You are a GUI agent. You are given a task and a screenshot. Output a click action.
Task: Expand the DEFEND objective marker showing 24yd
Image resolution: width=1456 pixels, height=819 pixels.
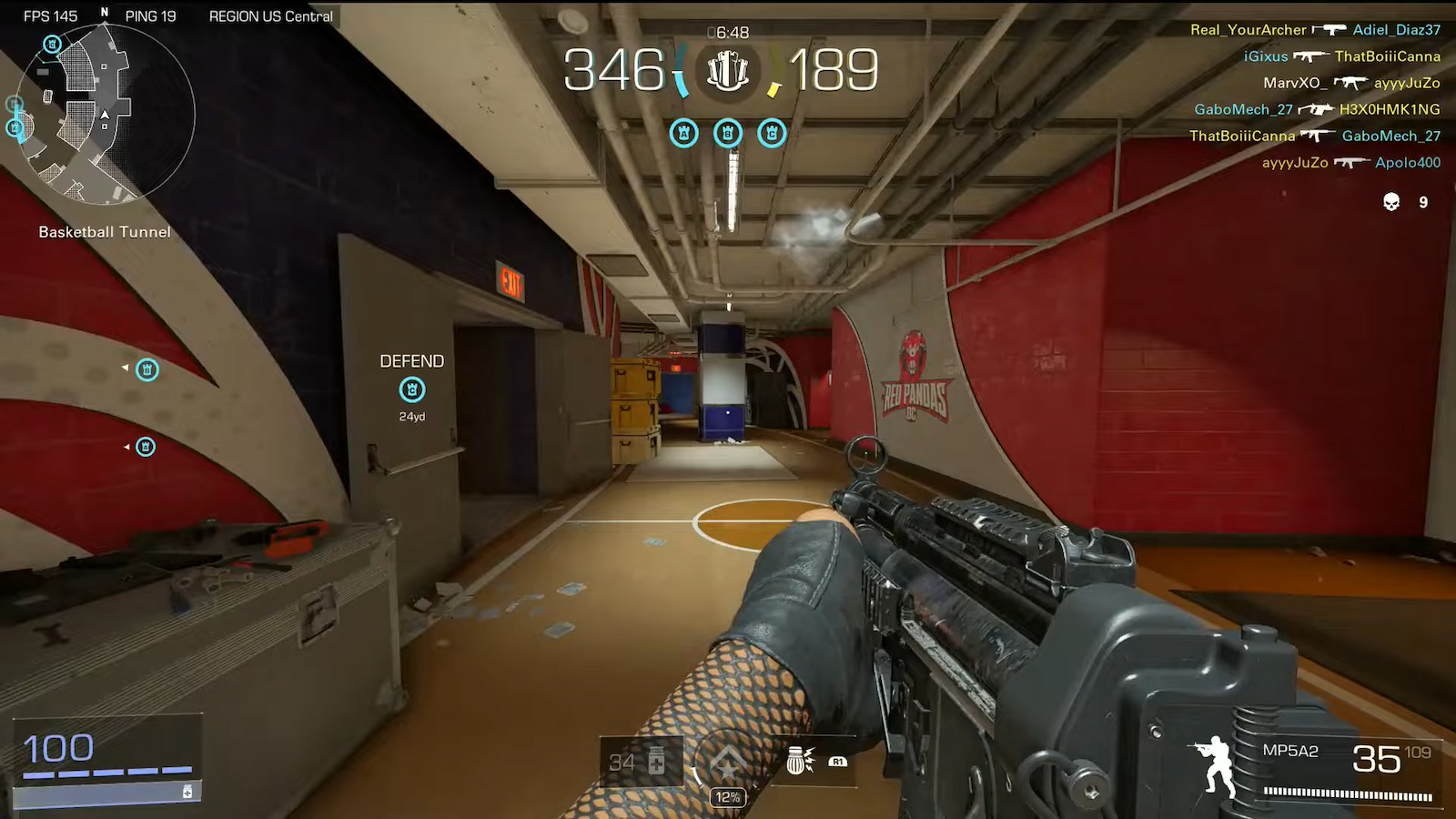click(x=412, y=389)
